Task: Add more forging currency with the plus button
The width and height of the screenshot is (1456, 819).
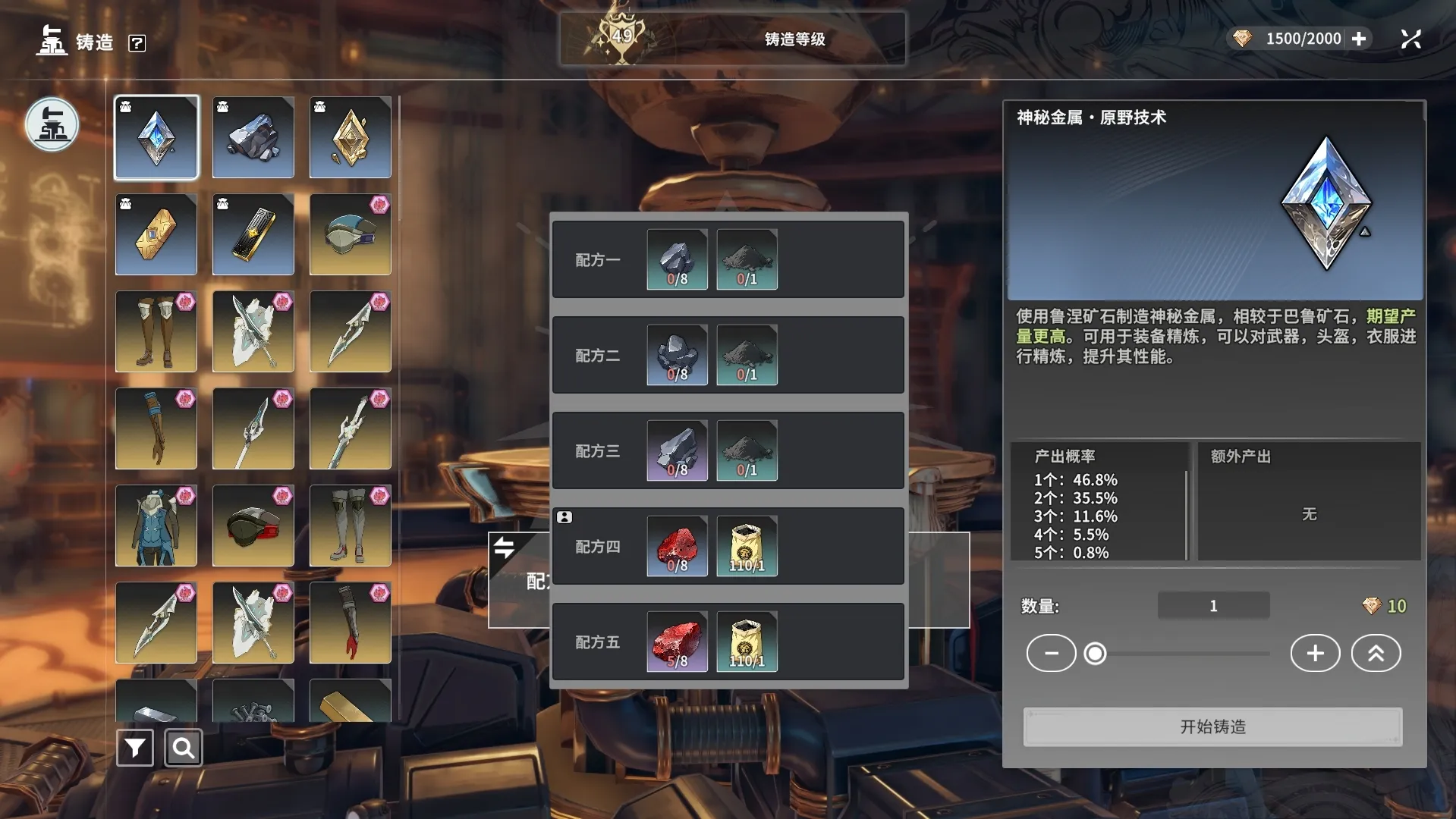Action: 1359,39
